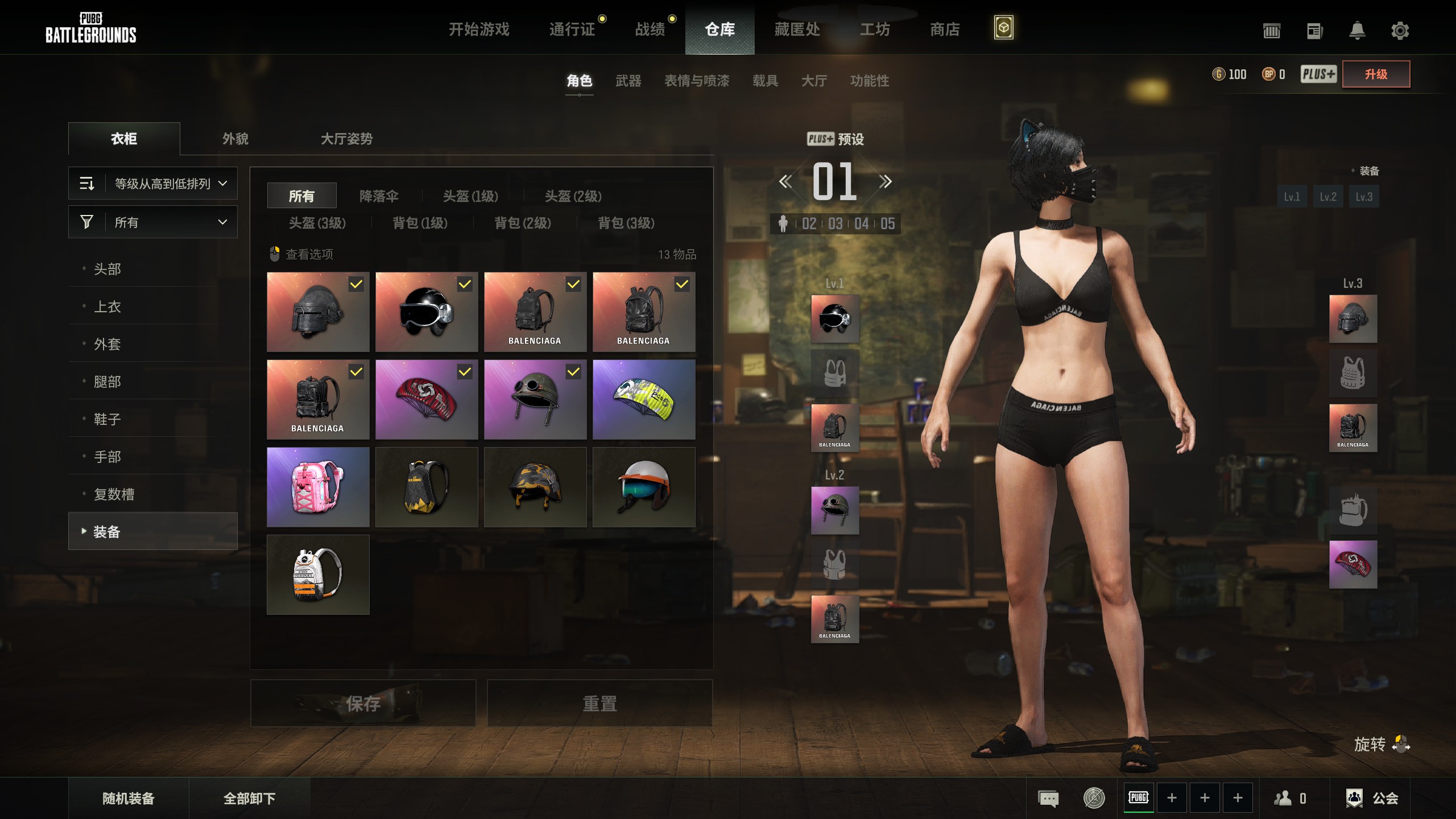Select the pink backpack item
The image size is (1456, 819).
coord(318,487)
